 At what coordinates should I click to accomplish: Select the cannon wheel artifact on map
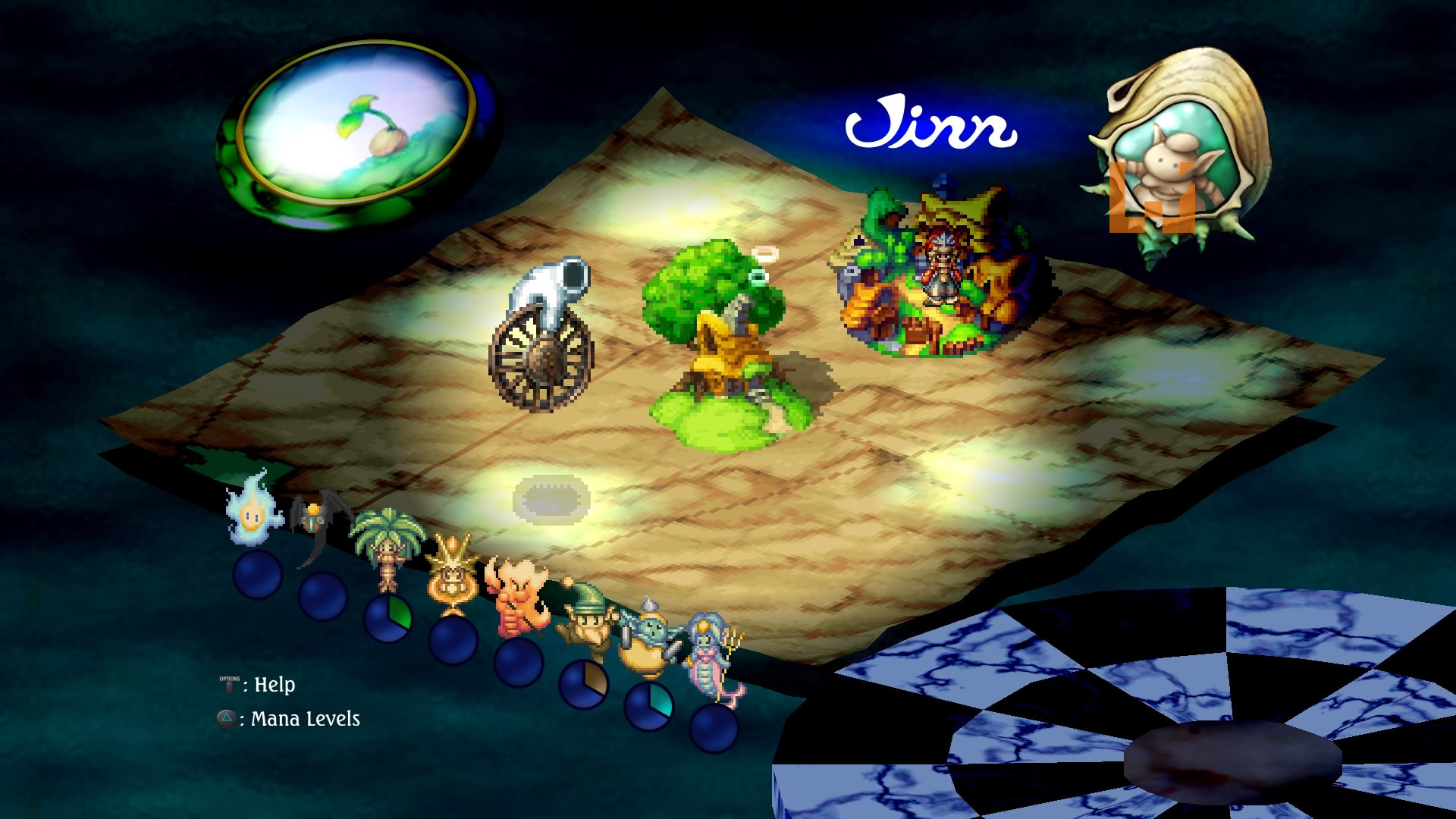[x=542, y=337]
